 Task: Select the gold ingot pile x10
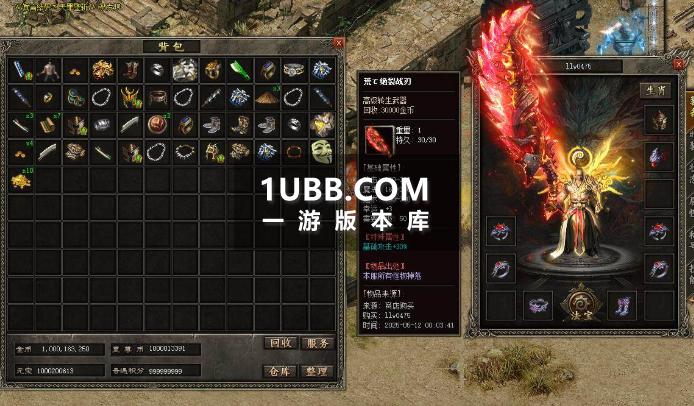pos(21,180)
